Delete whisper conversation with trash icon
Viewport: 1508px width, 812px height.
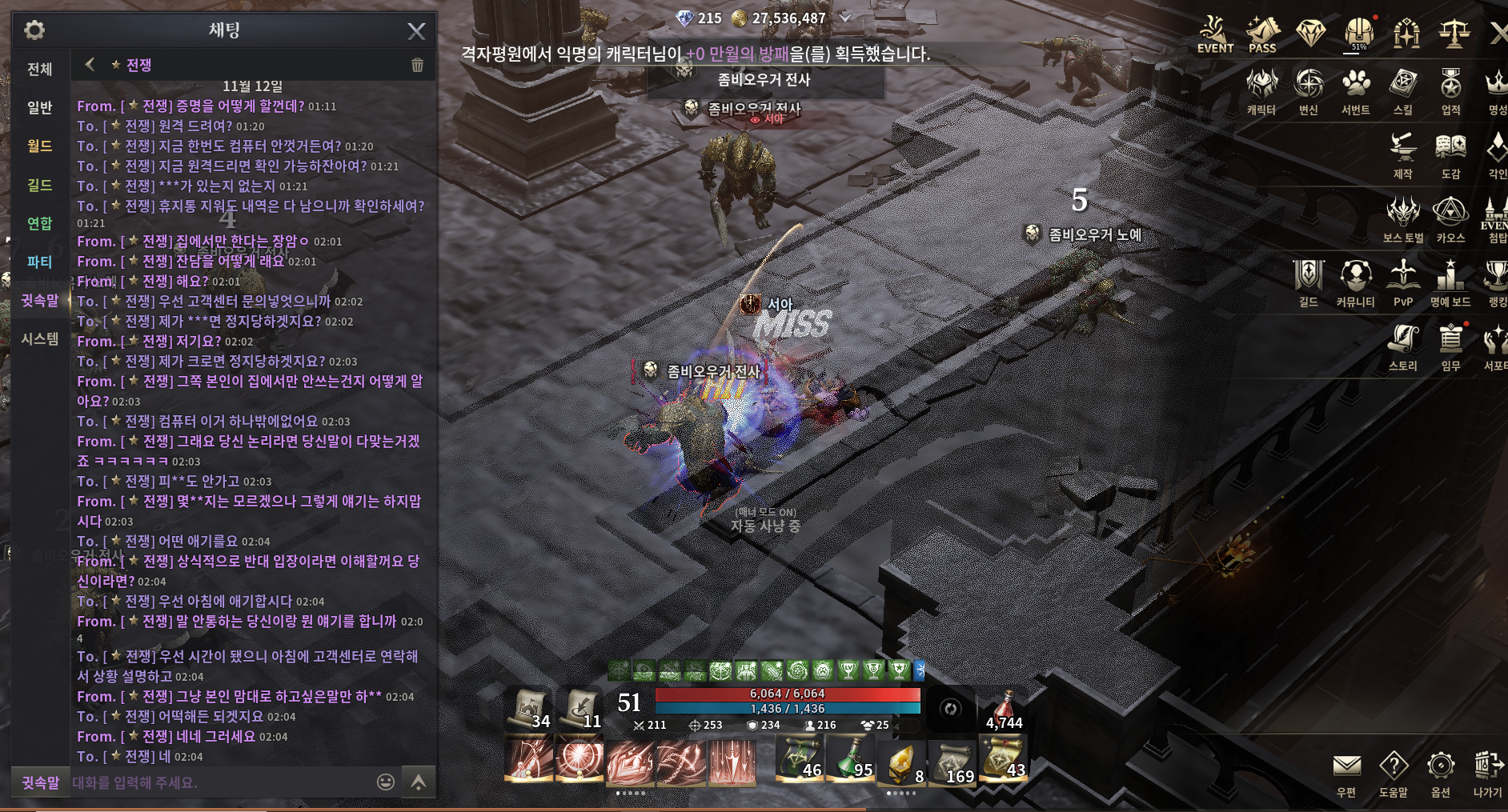tap(417, 66)
